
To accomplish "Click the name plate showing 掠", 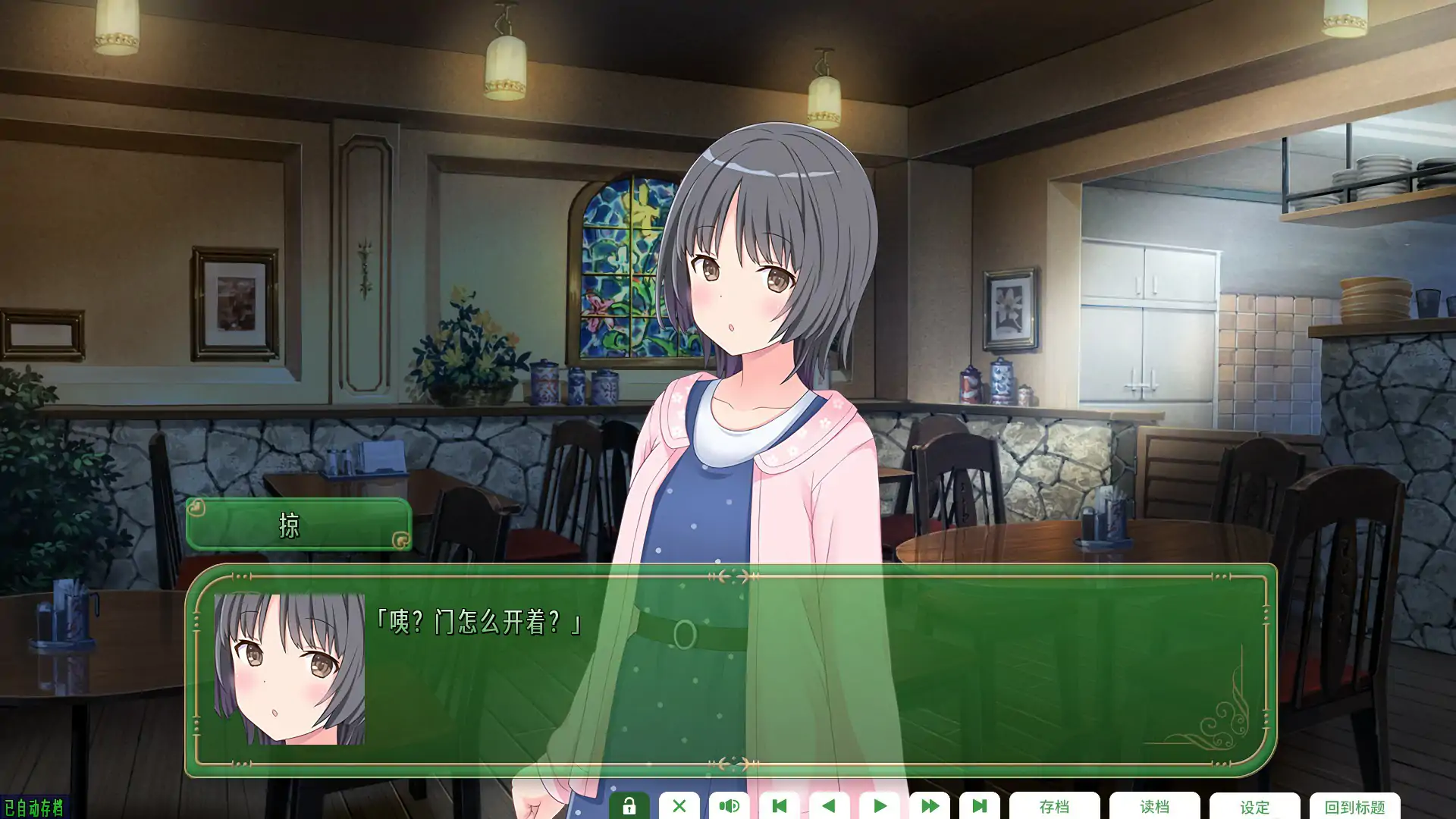I will (x=297, y=526).
